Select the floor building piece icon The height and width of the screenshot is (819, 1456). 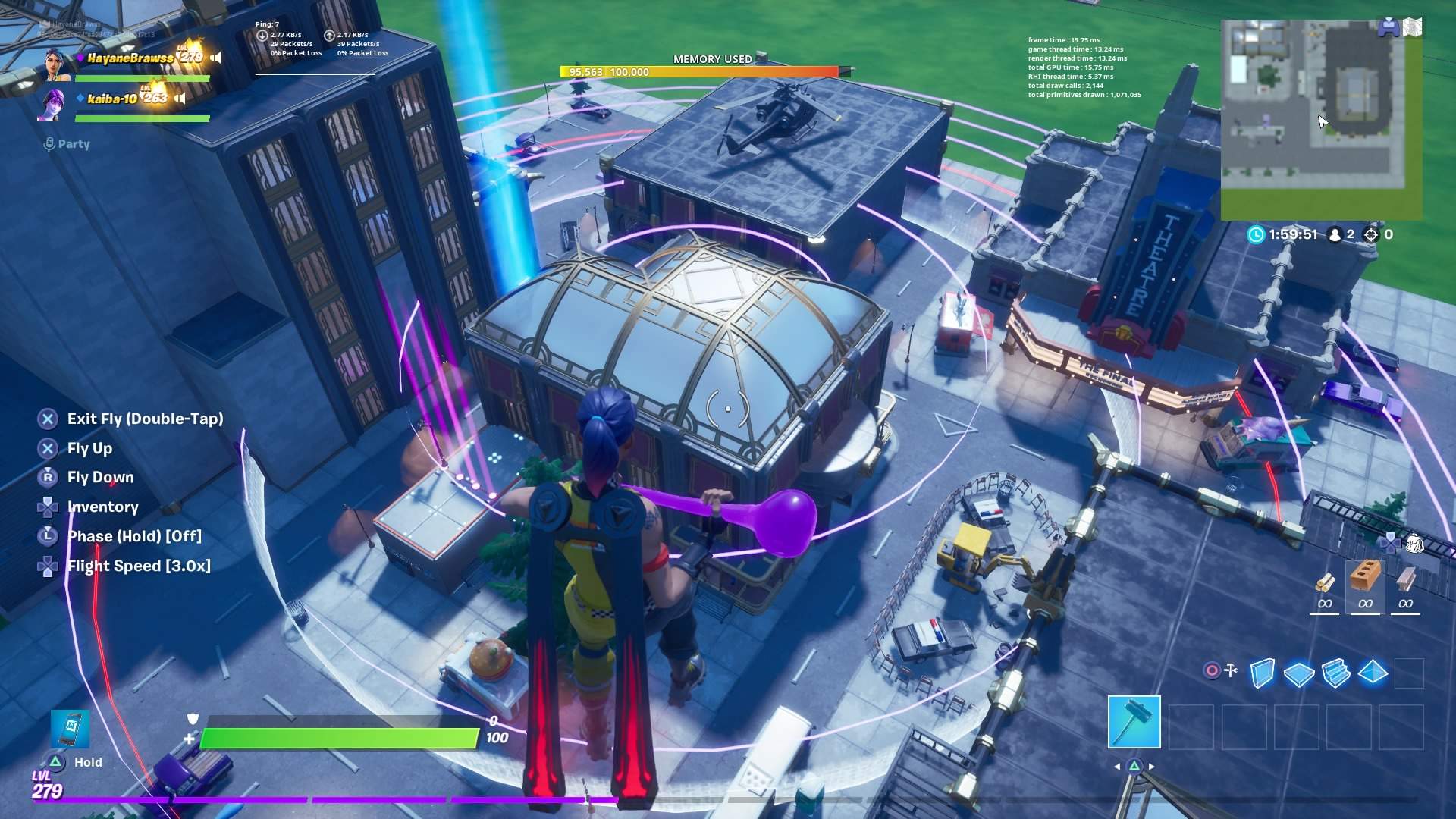coord(1298,673)
